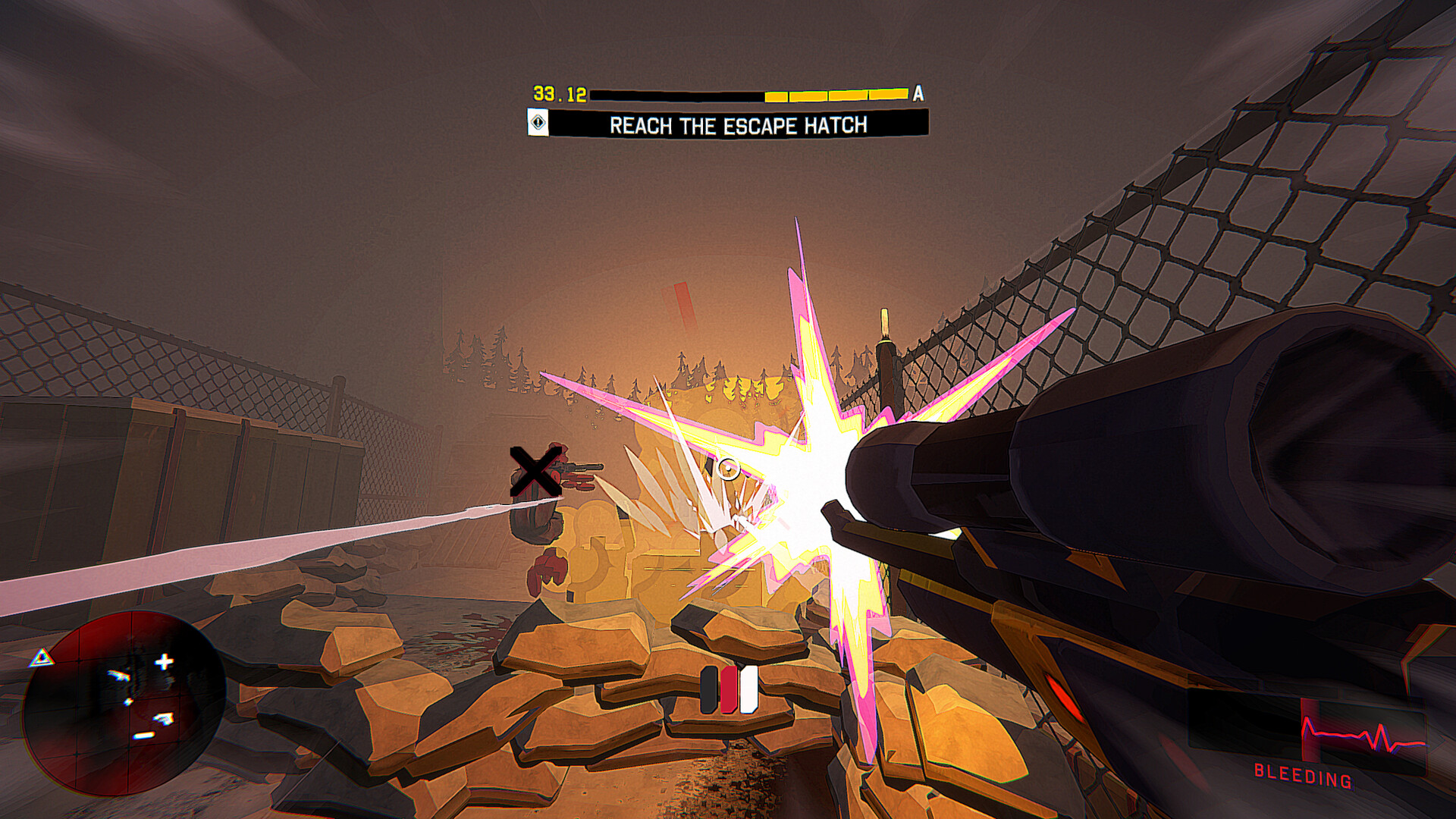The width and height of the screenshot is (1456, 819).
Task: Click the triangle warning icon by the radar
Action: 42,657
